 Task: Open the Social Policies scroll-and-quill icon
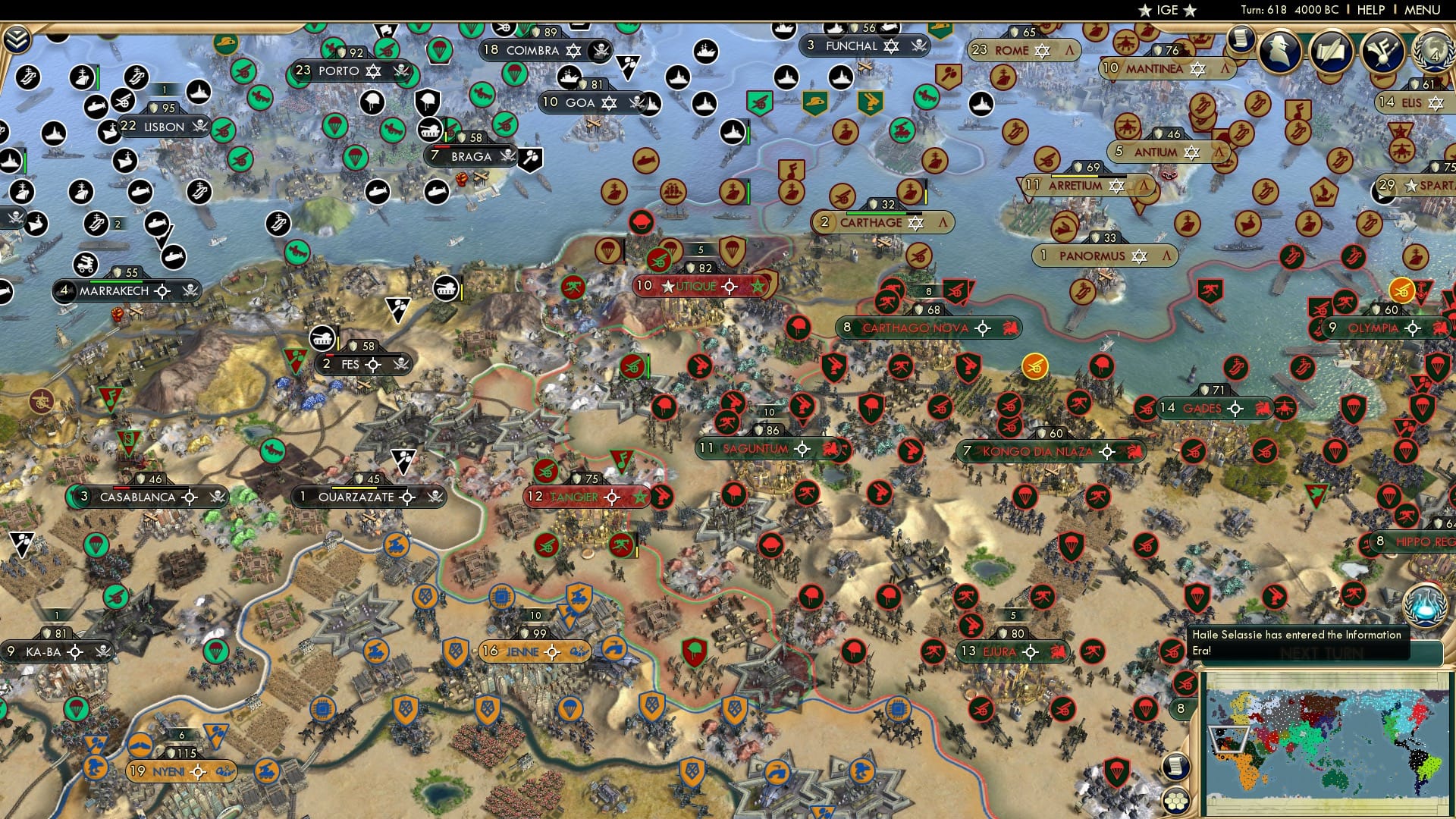(1332, 52)
